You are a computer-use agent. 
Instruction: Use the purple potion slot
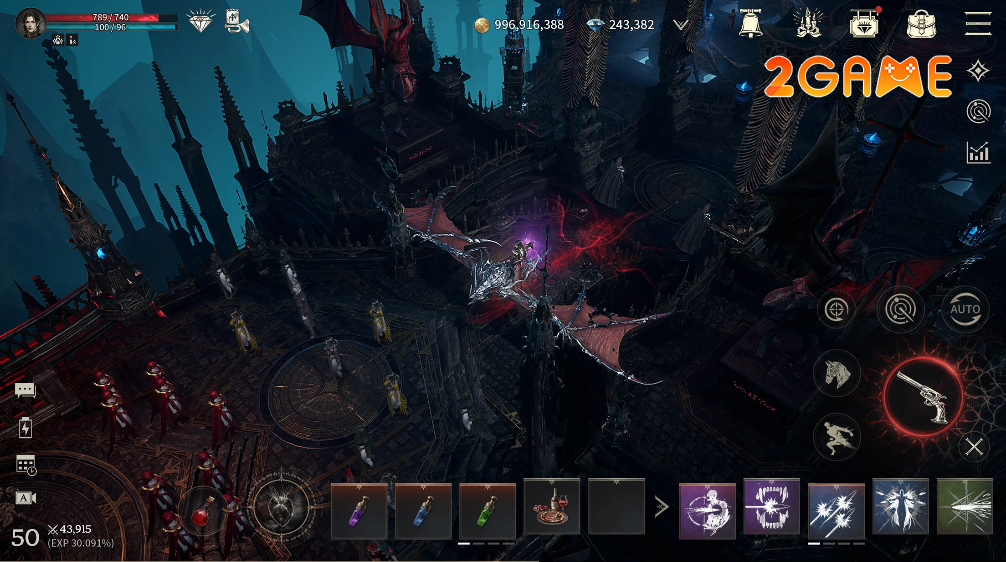point(359,510)
